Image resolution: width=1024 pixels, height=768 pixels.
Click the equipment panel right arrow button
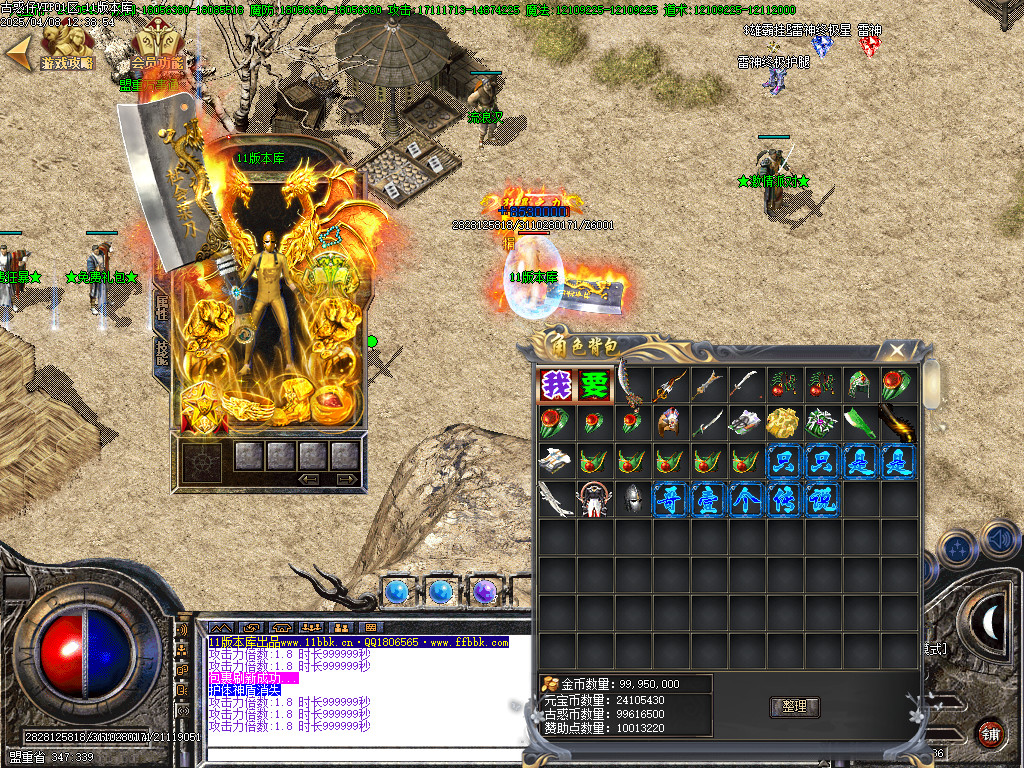click(347, 480)
